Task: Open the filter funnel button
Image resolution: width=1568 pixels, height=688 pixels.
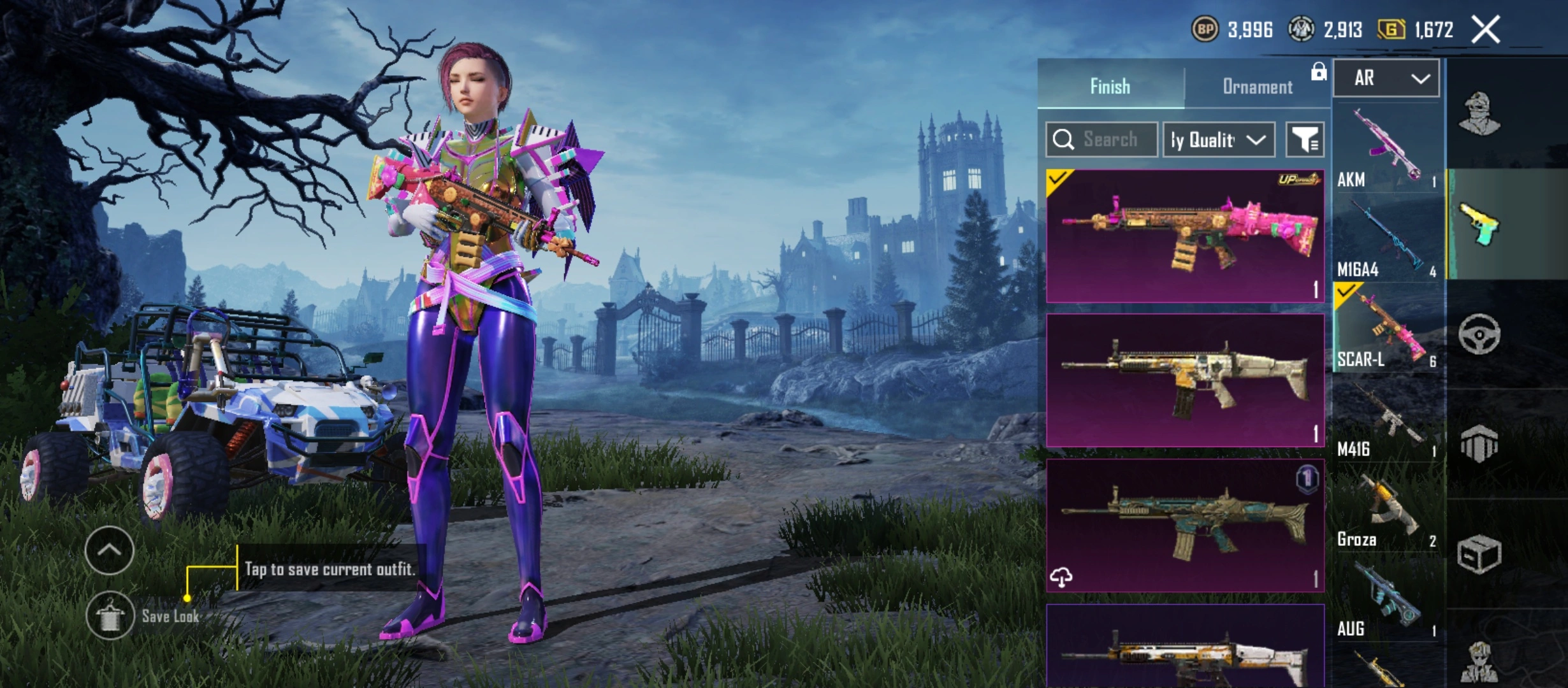Action: [x=1305, y=140]
